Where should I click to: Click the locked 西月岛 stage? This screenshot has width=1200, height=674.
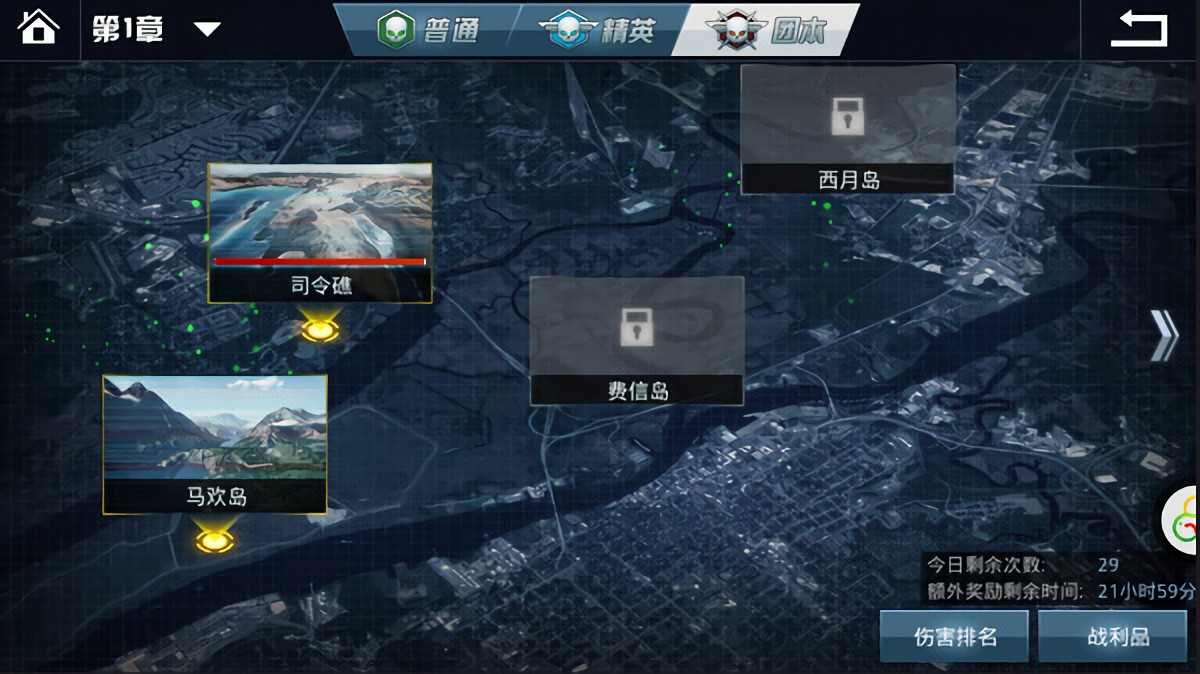[848, 129]
